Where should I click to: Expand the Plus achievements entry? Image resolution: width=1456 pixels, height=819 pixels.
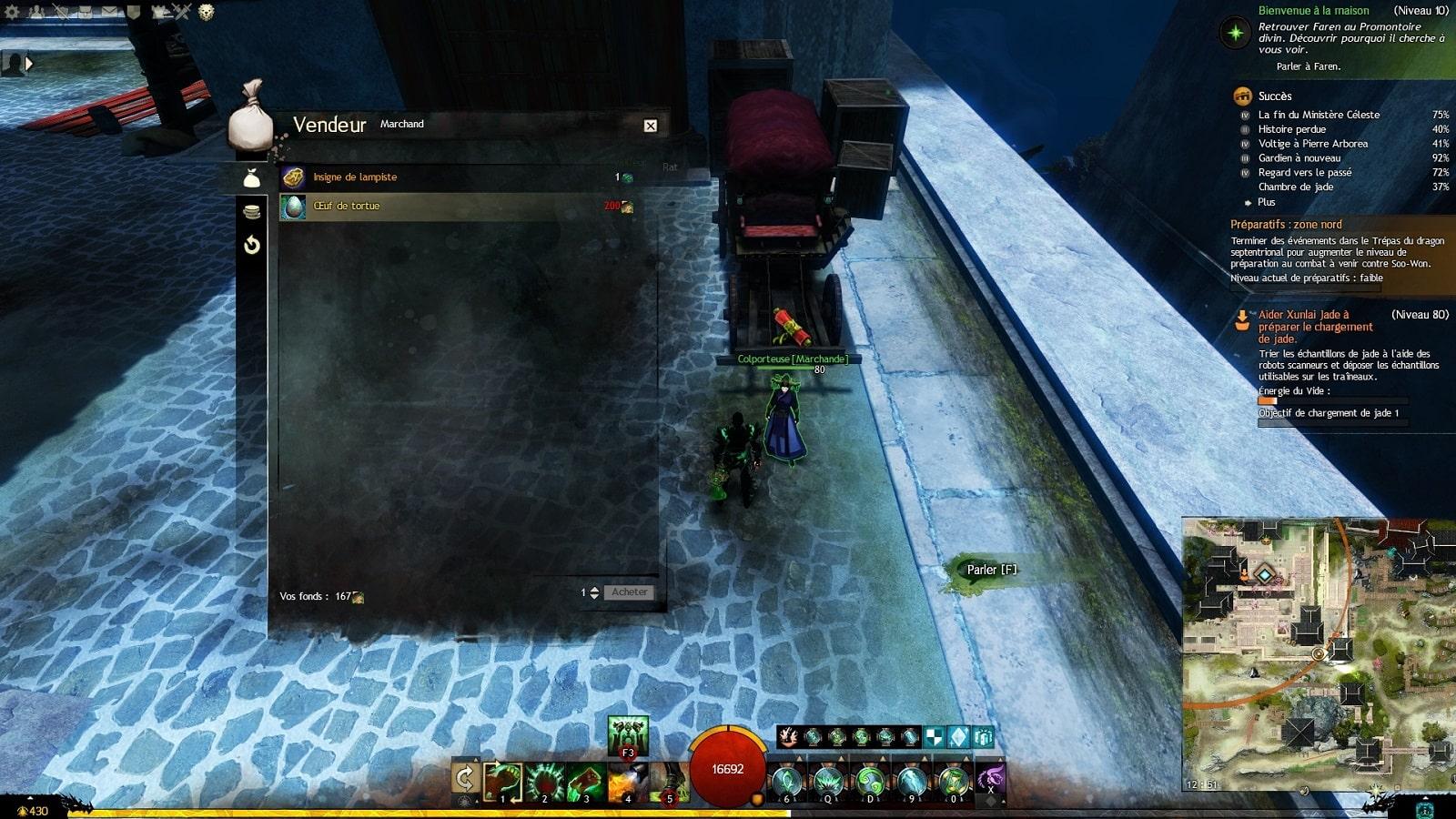pos(1266,202)
